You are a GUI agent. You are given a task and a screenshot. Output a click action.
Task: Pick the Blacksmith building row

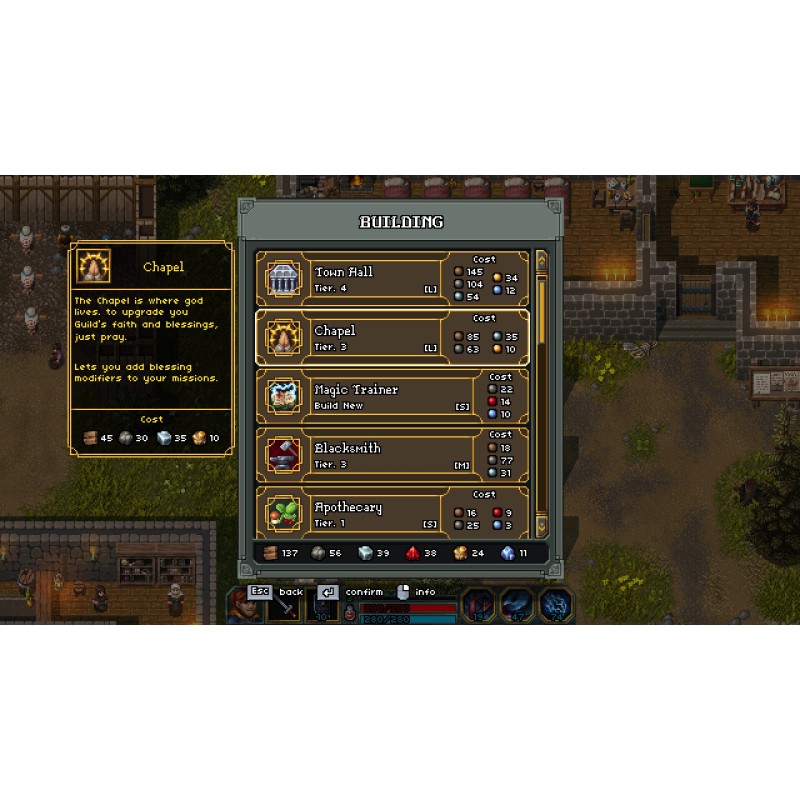pyautogui.click(x=392, y=455)
